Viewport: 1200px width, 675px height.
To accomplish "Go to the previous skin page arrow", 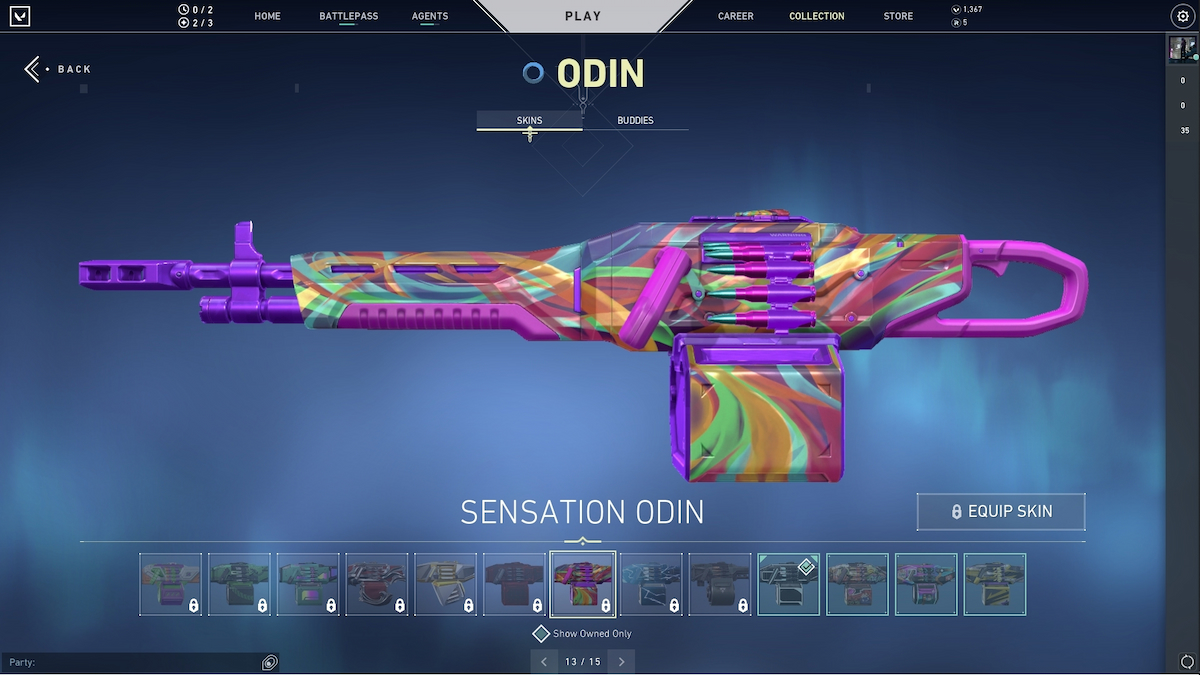I will (x=544, y=662).
